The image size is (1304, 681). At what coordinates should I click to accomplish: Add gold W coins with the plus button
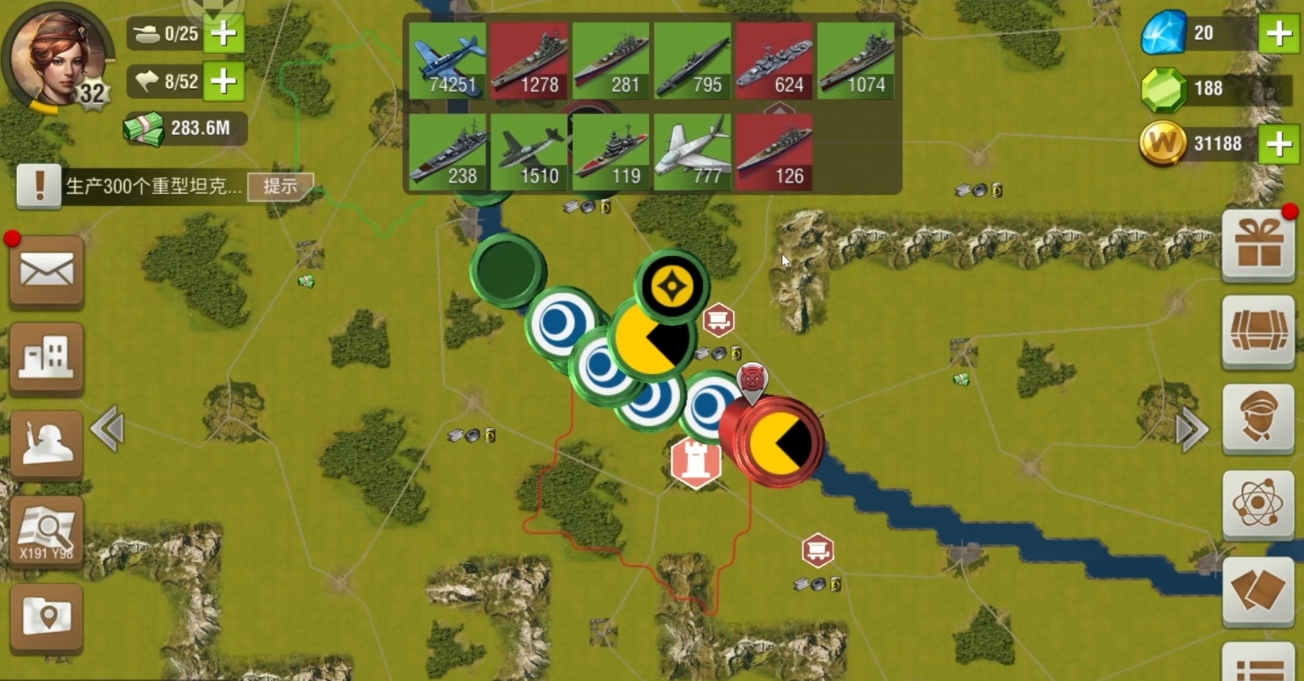(1279, 144)
